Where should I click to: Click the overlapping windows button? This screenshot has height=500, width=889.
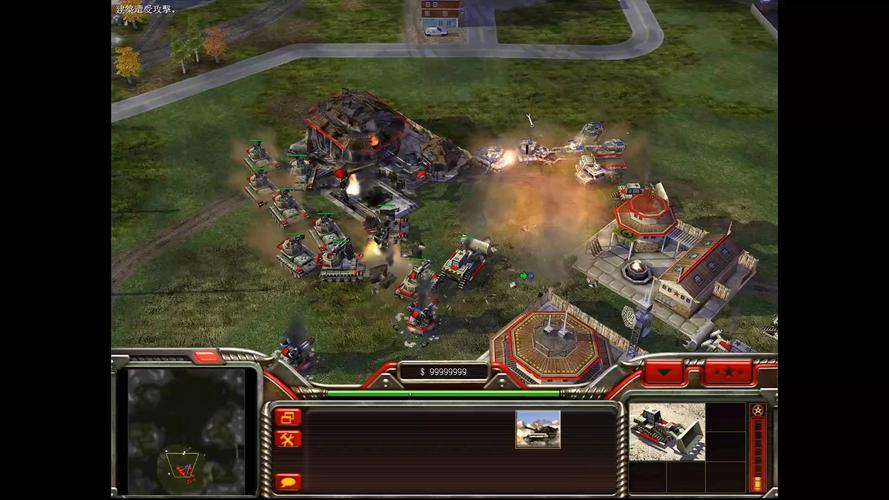point(288,417)
